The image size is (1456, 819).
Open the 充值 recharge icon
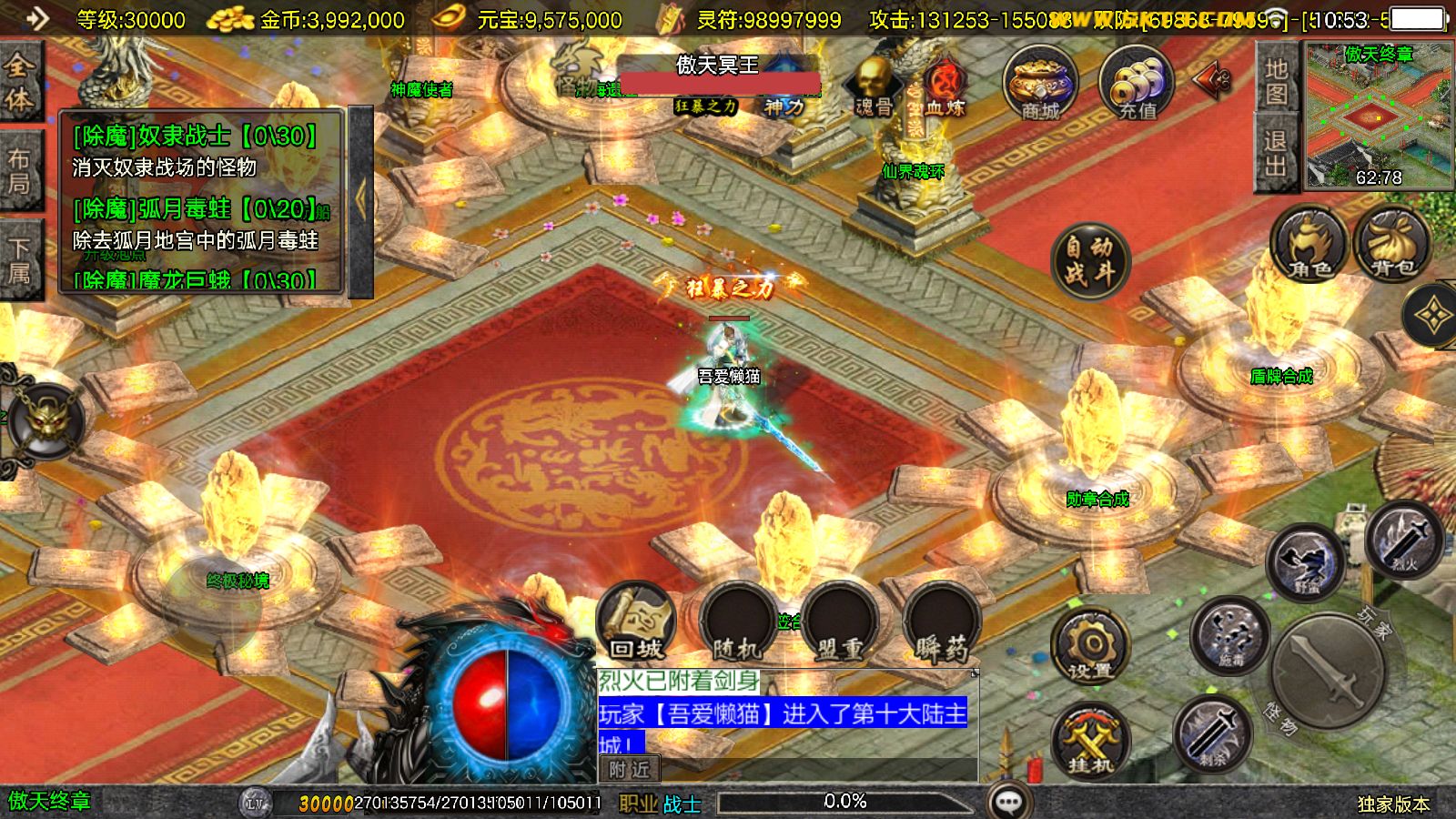click(x=1137, y=83)
